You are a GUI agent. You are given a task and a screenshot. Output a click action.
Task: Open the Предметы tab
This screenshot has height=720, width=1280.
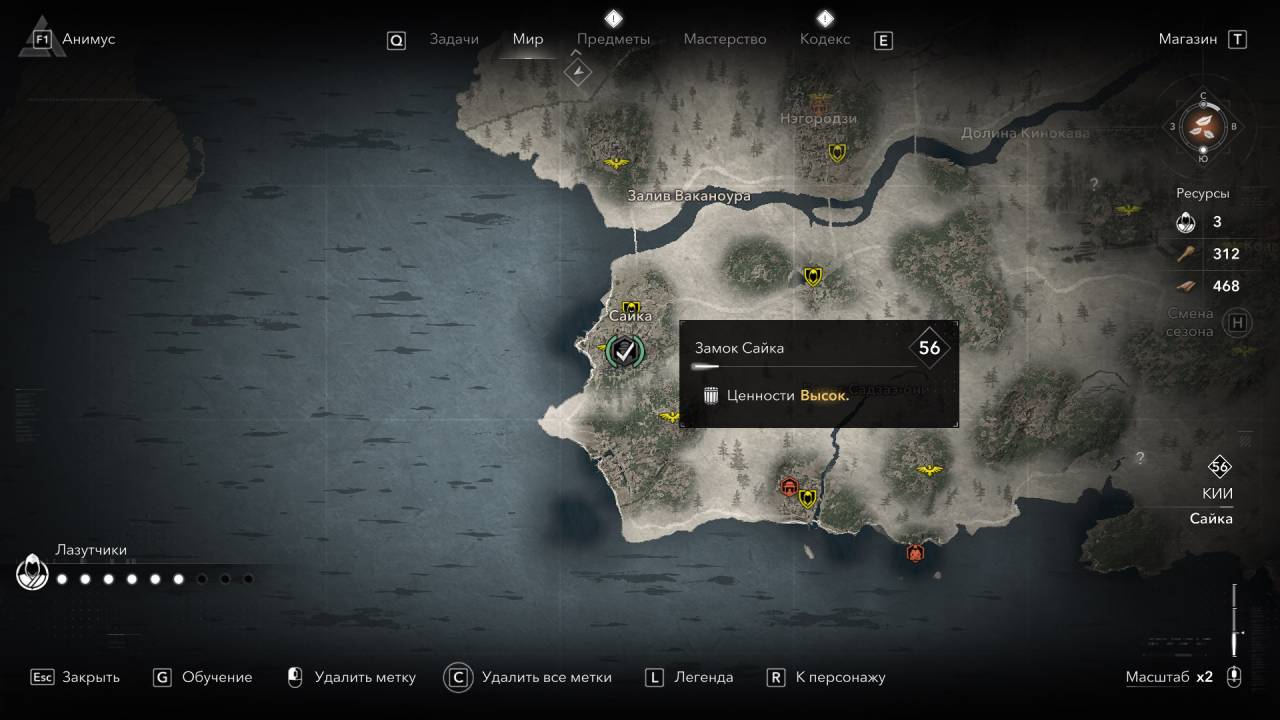coord(613,39)
